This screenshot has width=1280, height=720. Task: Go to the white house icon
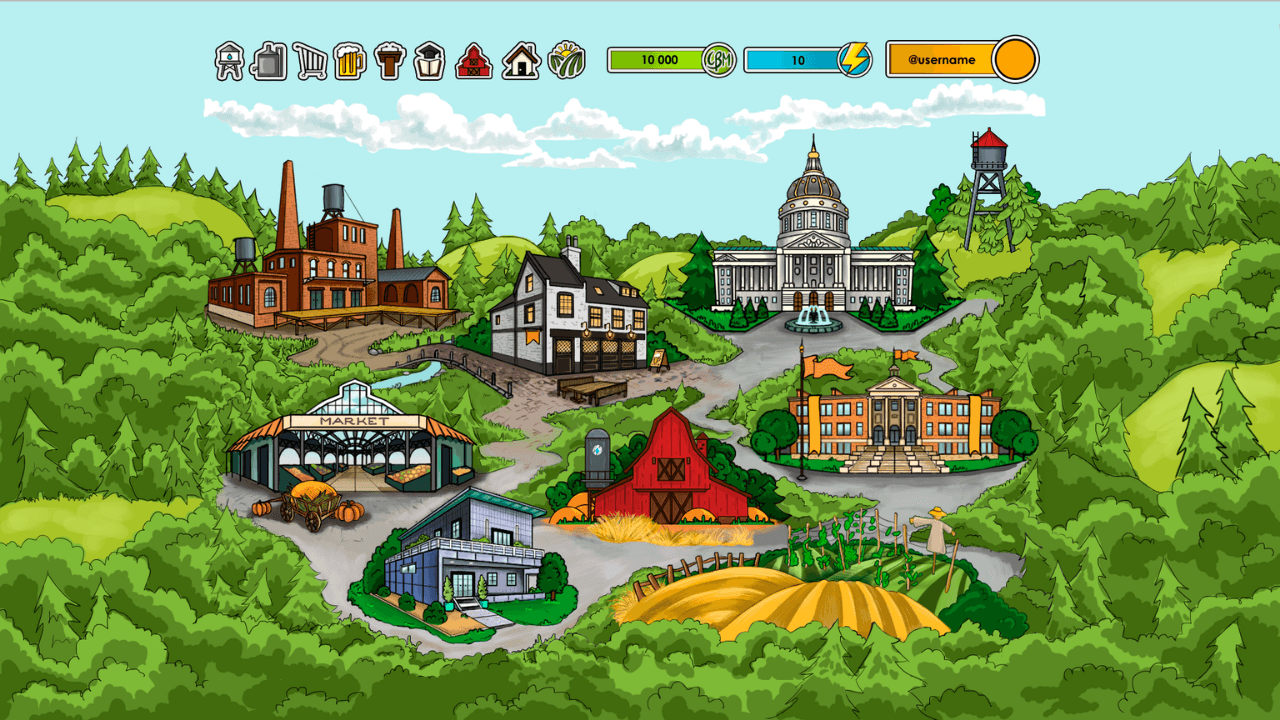[x=521, y=61]
